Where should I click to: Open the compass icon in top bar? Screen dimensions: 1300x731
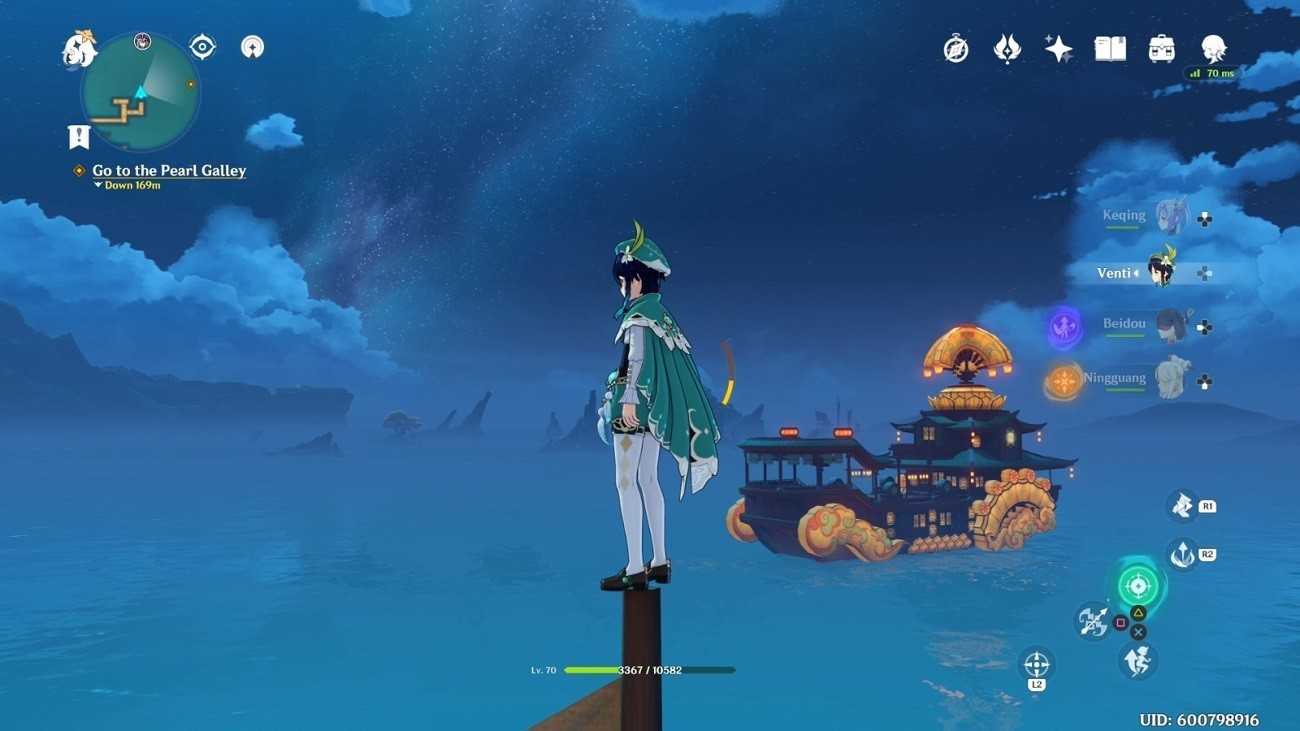956,49
